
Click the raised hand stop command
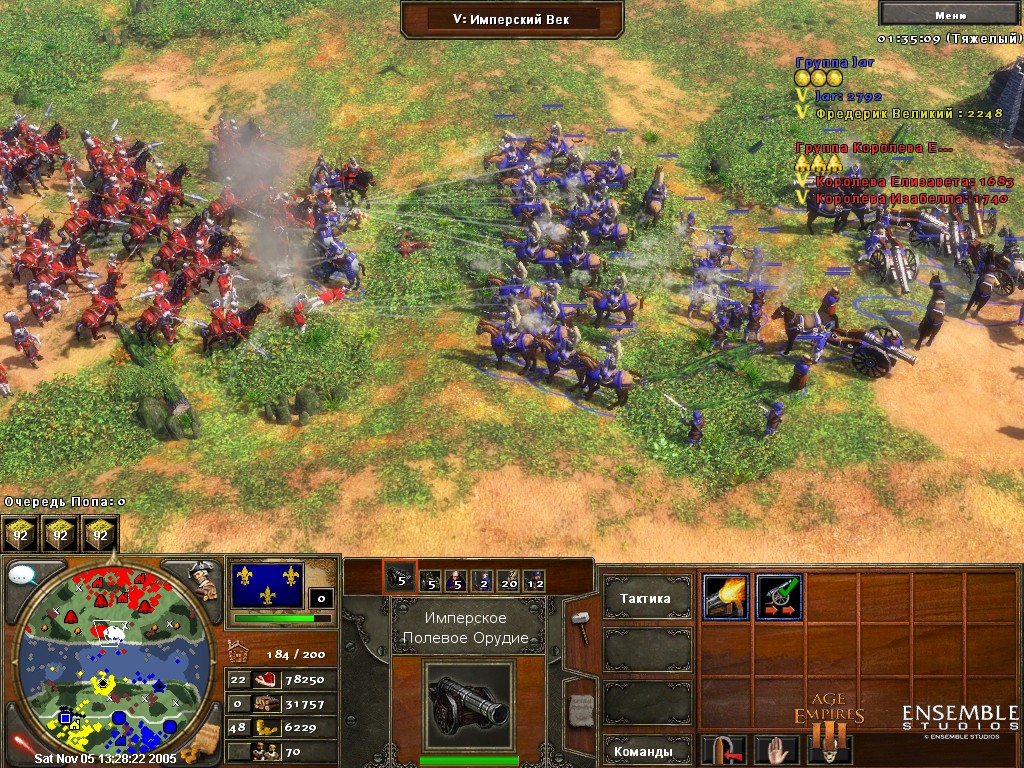click(774, 750)
